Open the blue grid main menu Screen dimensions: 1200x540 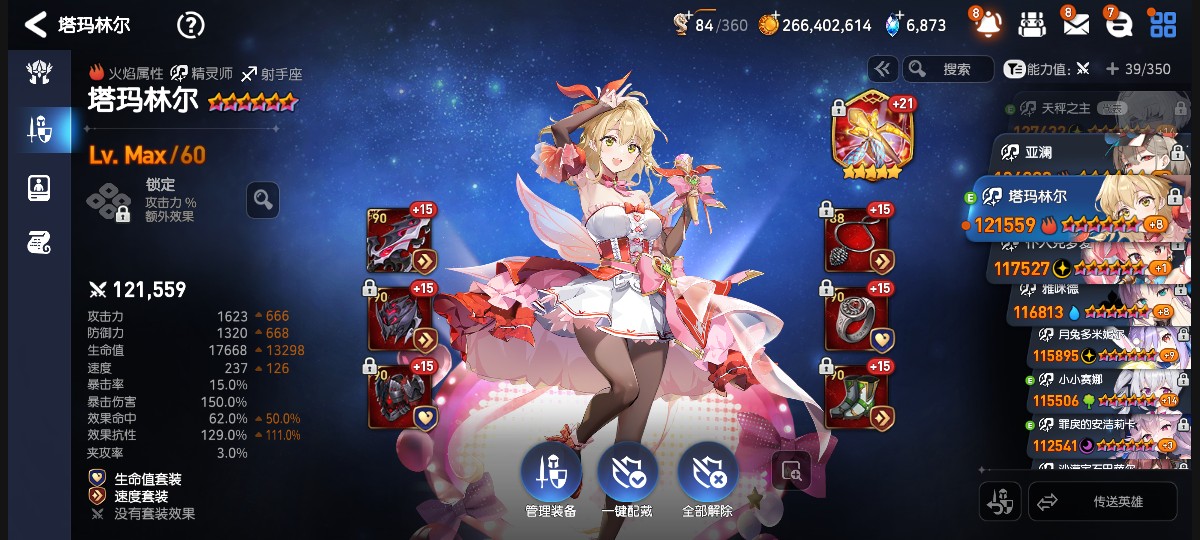pyautogui.click(x=1162, y=24)
